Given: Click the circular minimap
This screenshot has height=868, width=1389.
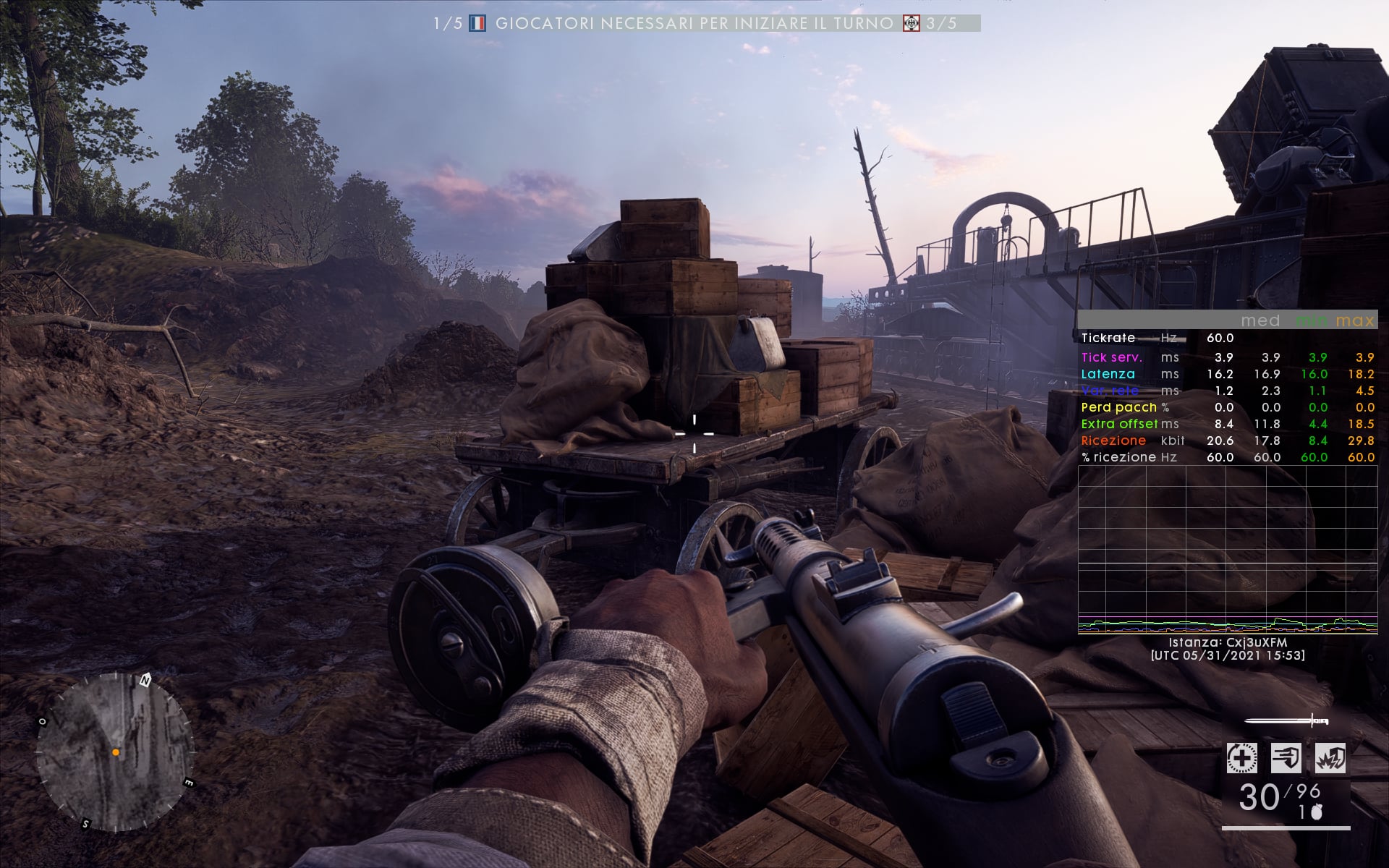Looking at the screenshot, I should pyautogui.click(x=116, y=752).
